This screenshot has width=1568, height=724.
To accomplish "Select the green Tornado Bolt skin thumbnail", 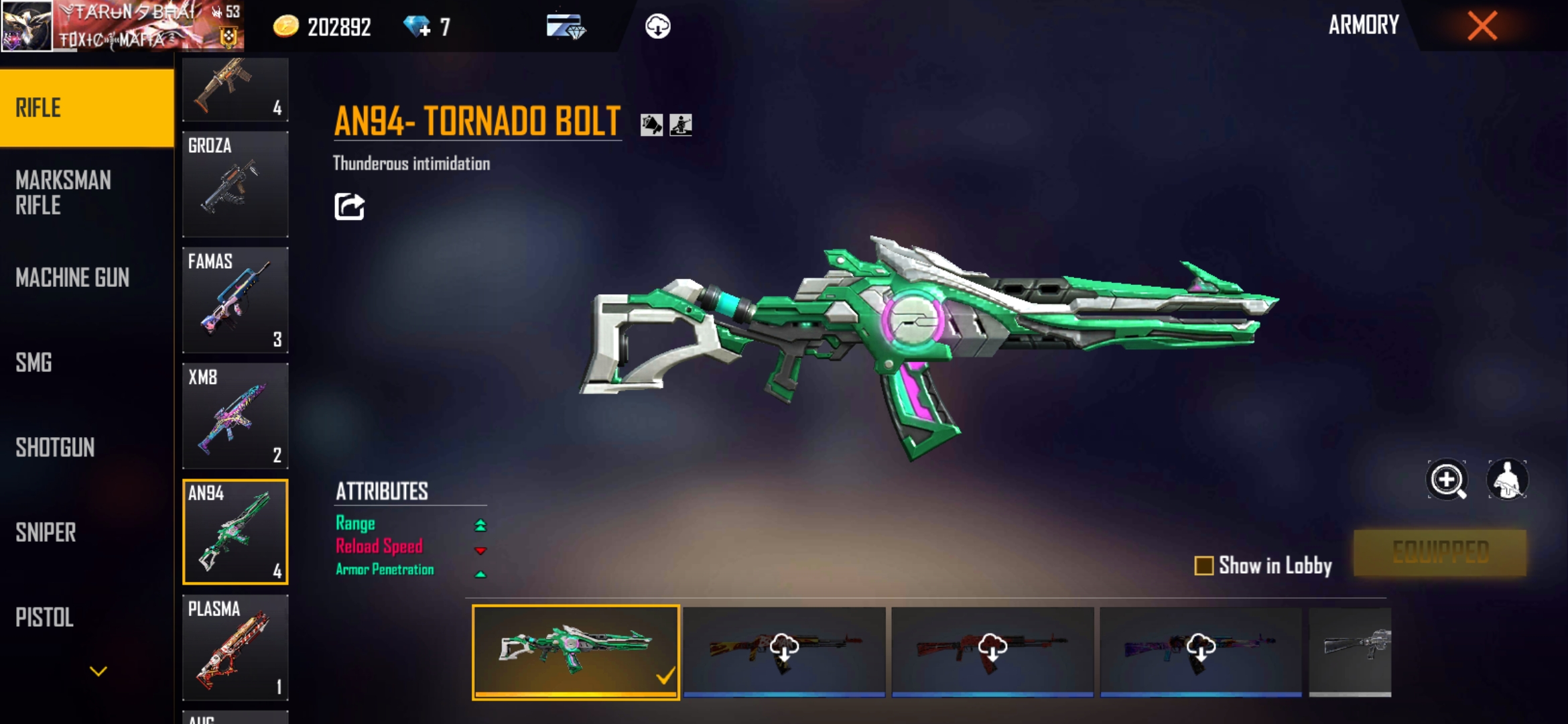I will 576,652.
